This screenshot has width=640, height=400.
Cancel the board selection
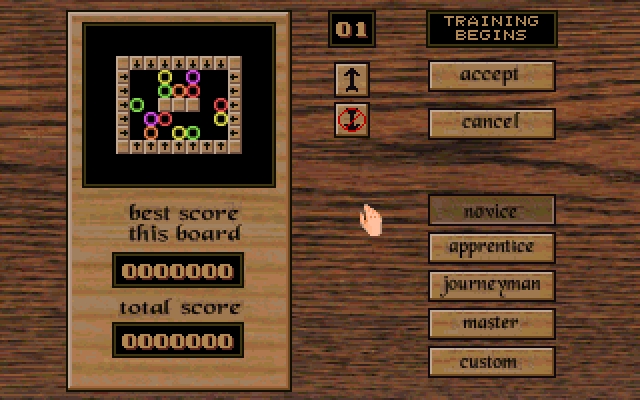(491, 122)
